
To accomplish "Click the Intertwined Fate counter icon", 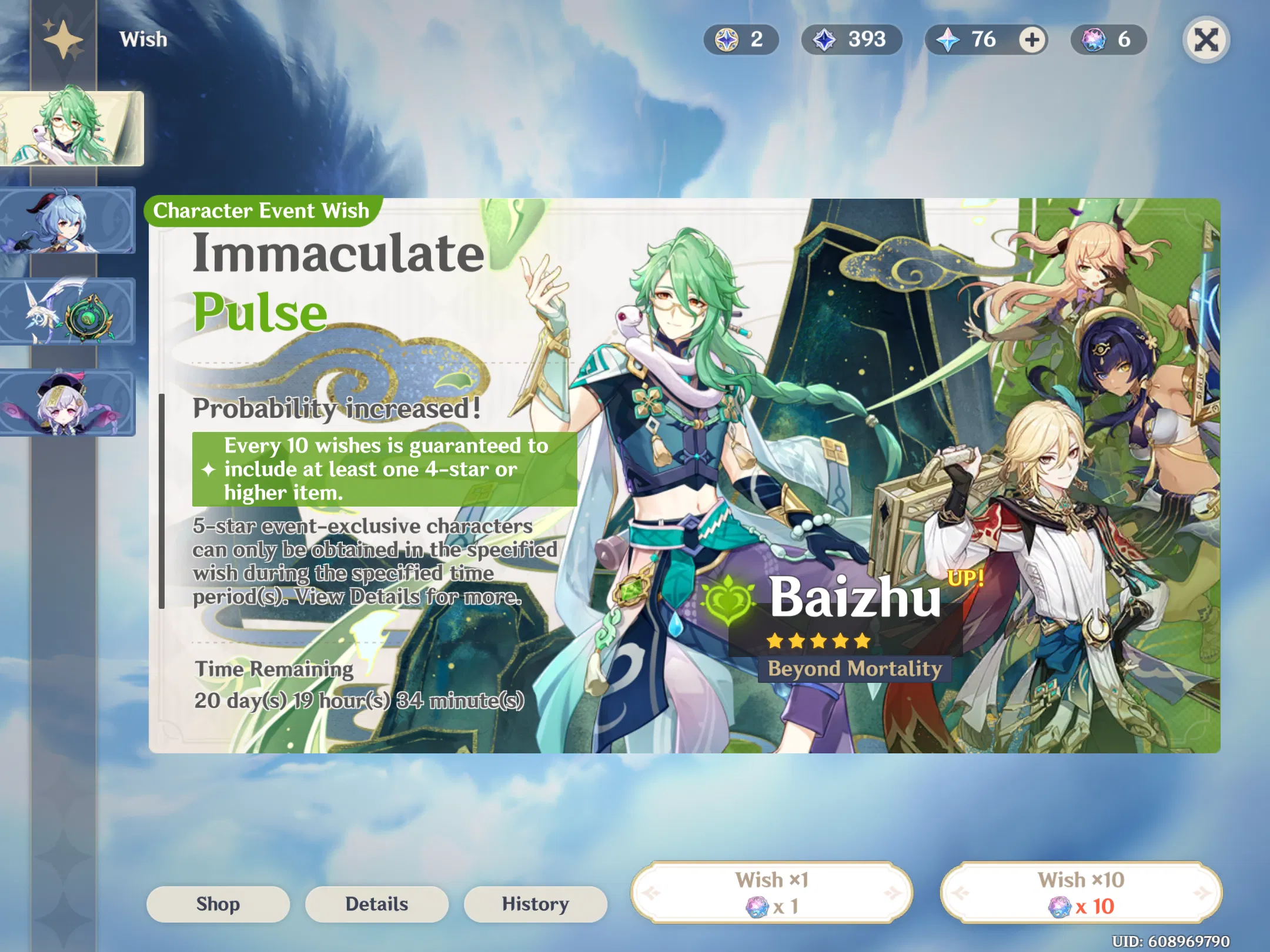I will [x=1094, y=39].
